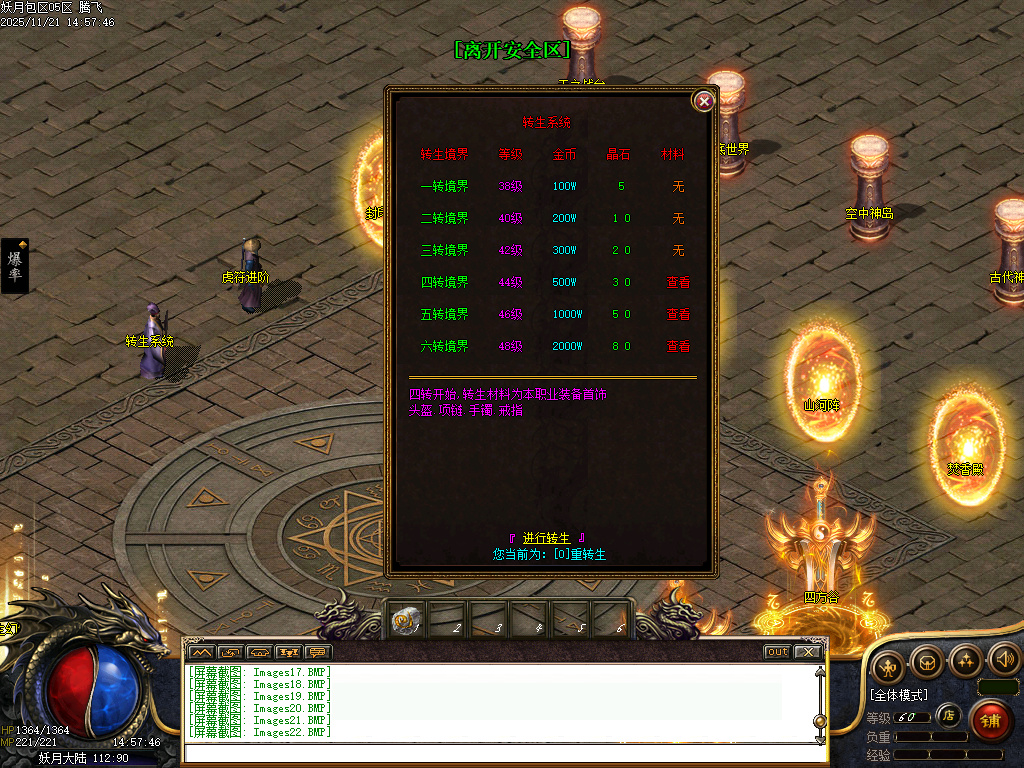
Task: Select the first chat channel button with mountain icon
Action: point(200,652)
